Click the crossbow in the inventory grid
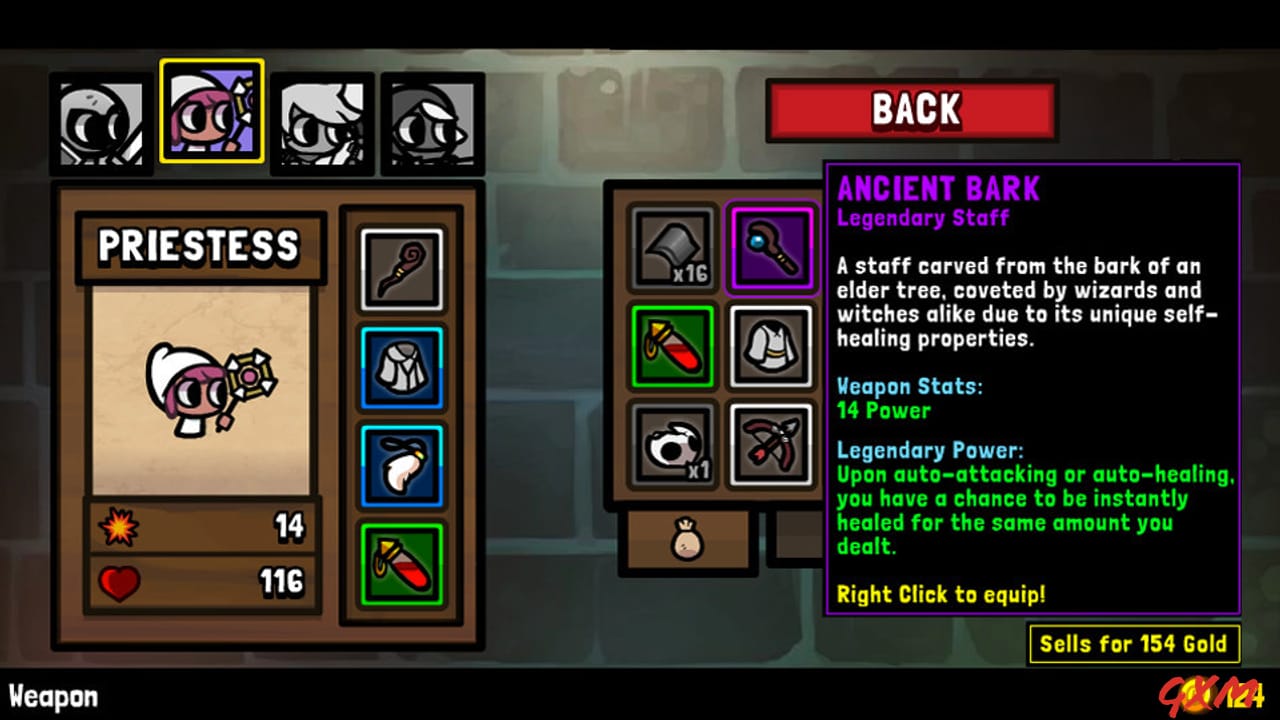Viewport: 1280px width, 720px height. point(771,445)
